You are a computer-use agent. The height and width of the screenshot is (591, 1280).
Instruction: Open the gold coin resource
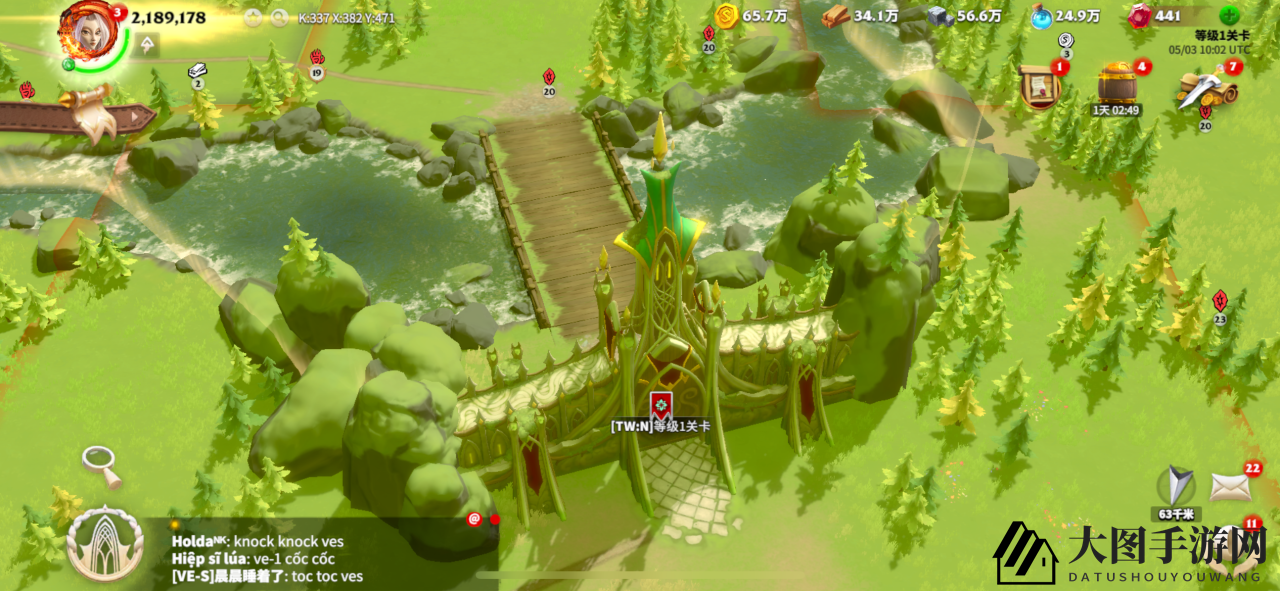point(727,16)
